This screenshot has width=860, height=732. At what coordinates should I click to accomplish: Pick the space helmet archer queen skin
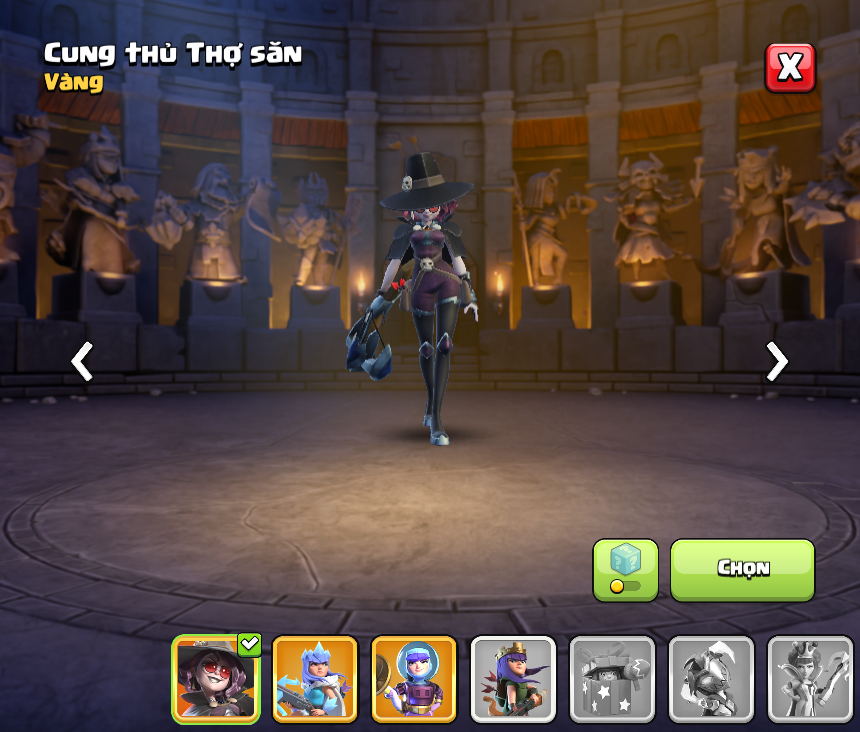point(414,679)
